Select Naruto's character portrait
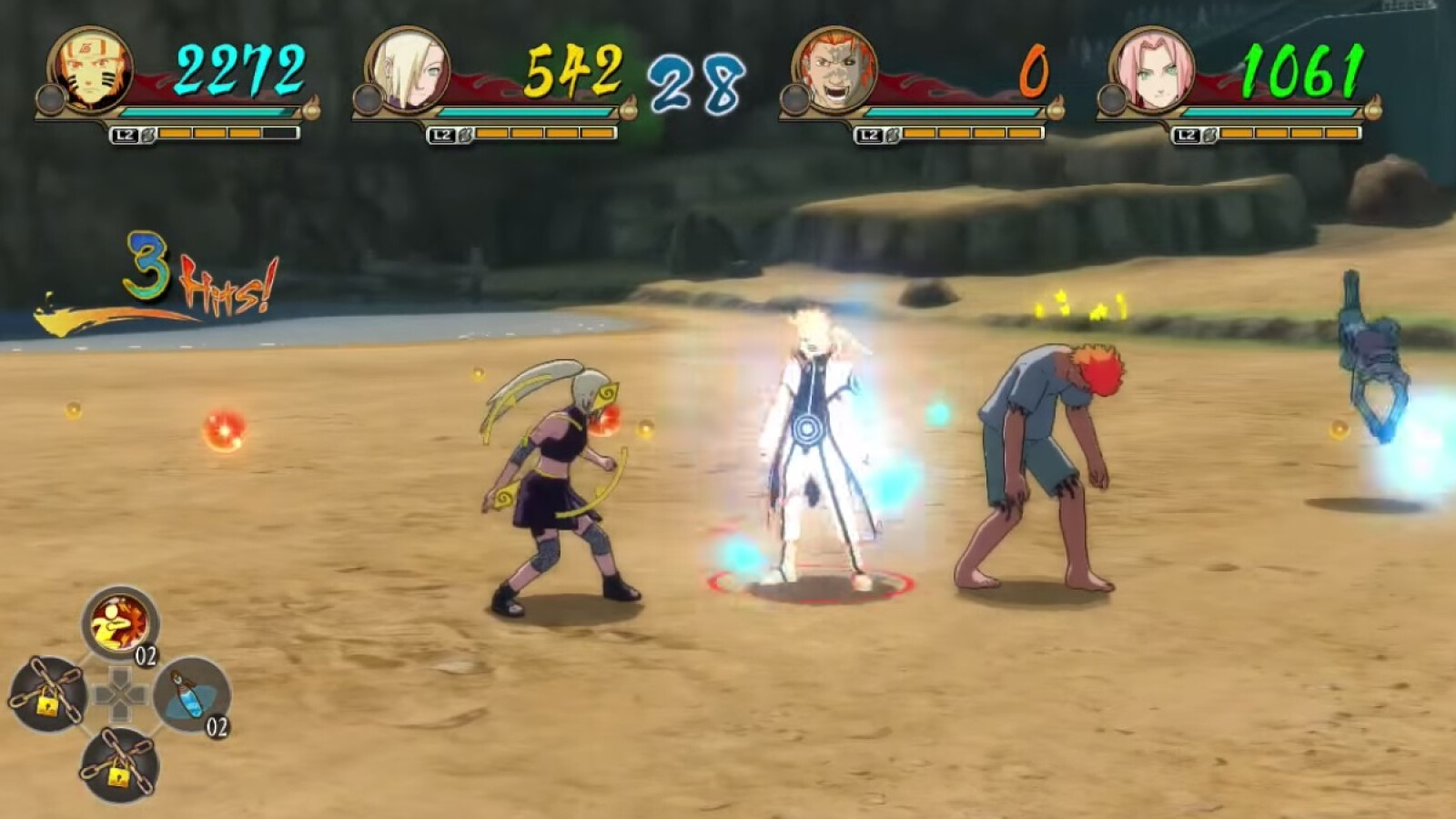This screenshot has height=819, width=1456. [x=90, y=70]
